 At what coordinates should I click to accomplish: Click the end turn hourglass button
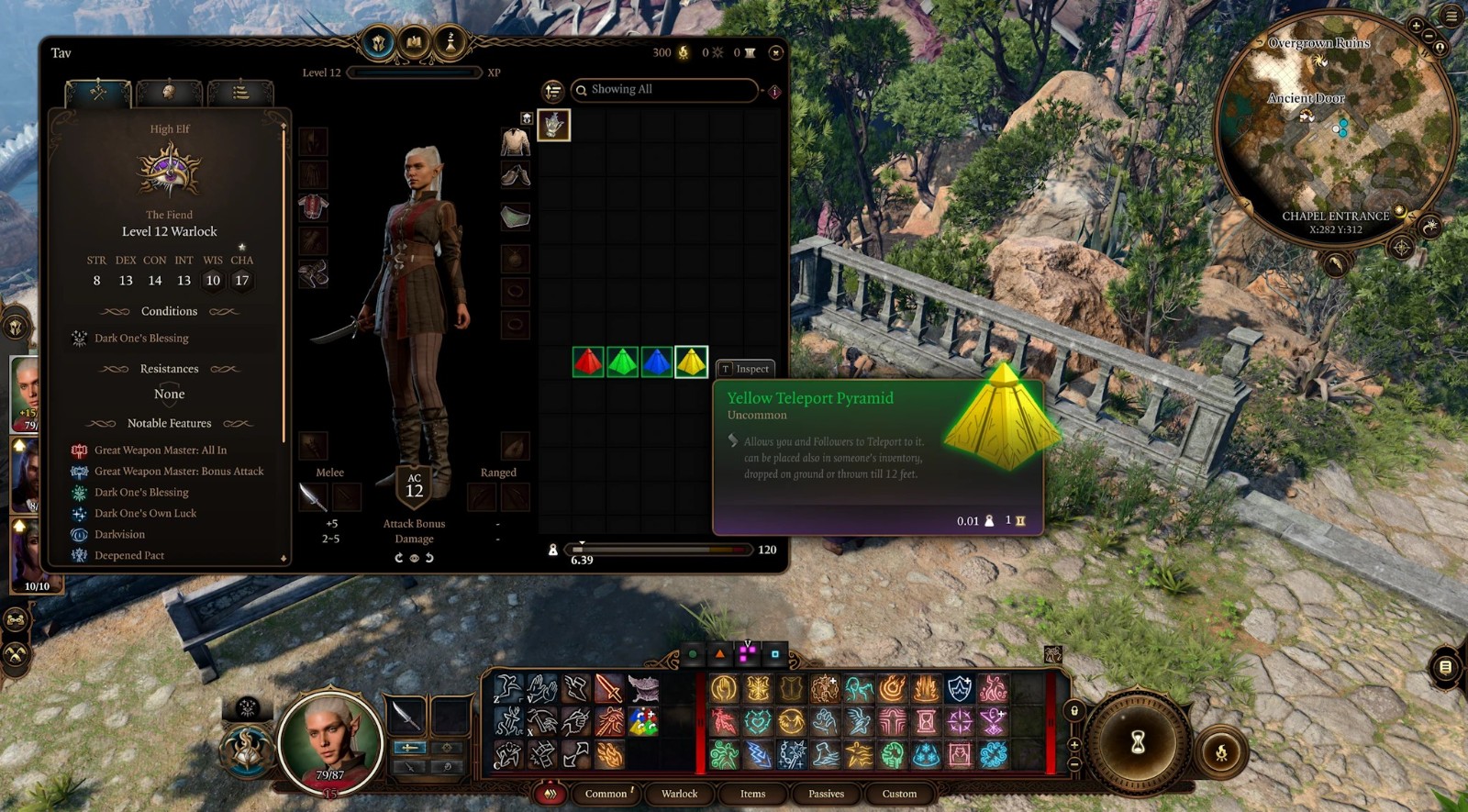pyautogui.click(x=1138, y=742)
